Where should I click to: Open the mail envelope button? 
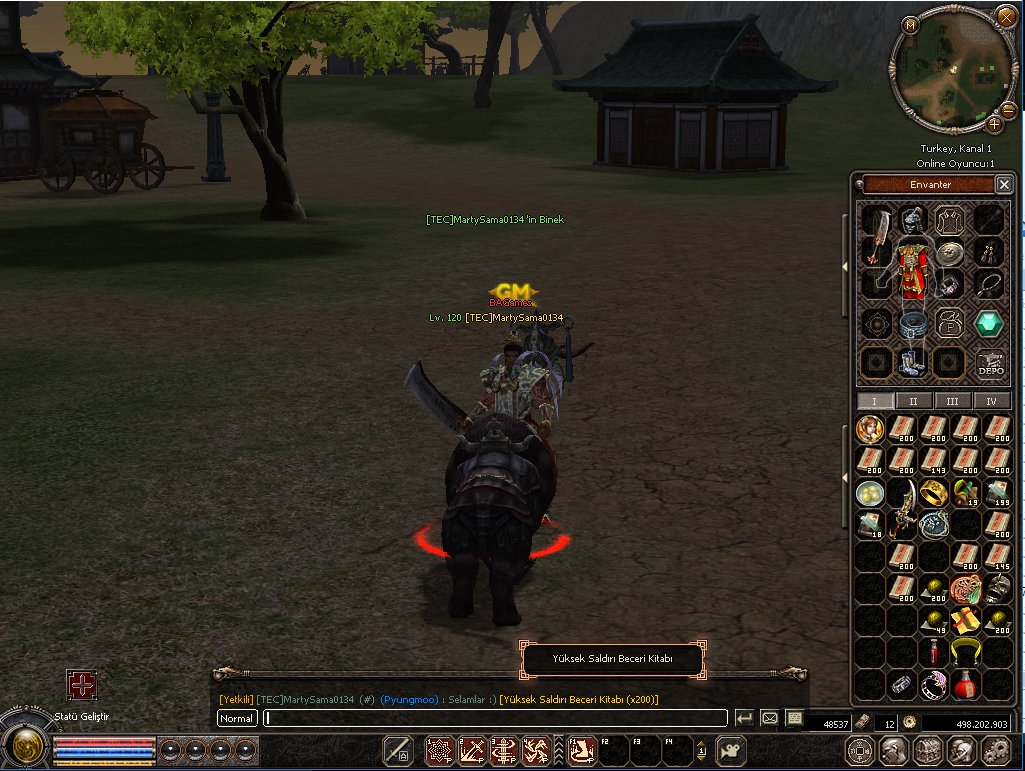pyautogui.click(x=770, y=718)
